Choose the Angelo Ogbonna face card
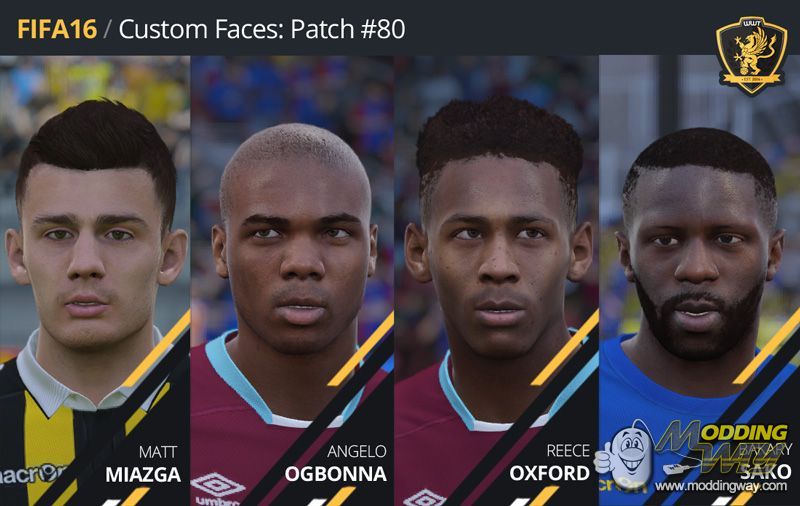This screenshot has width=800, height=506. point(293,280)
